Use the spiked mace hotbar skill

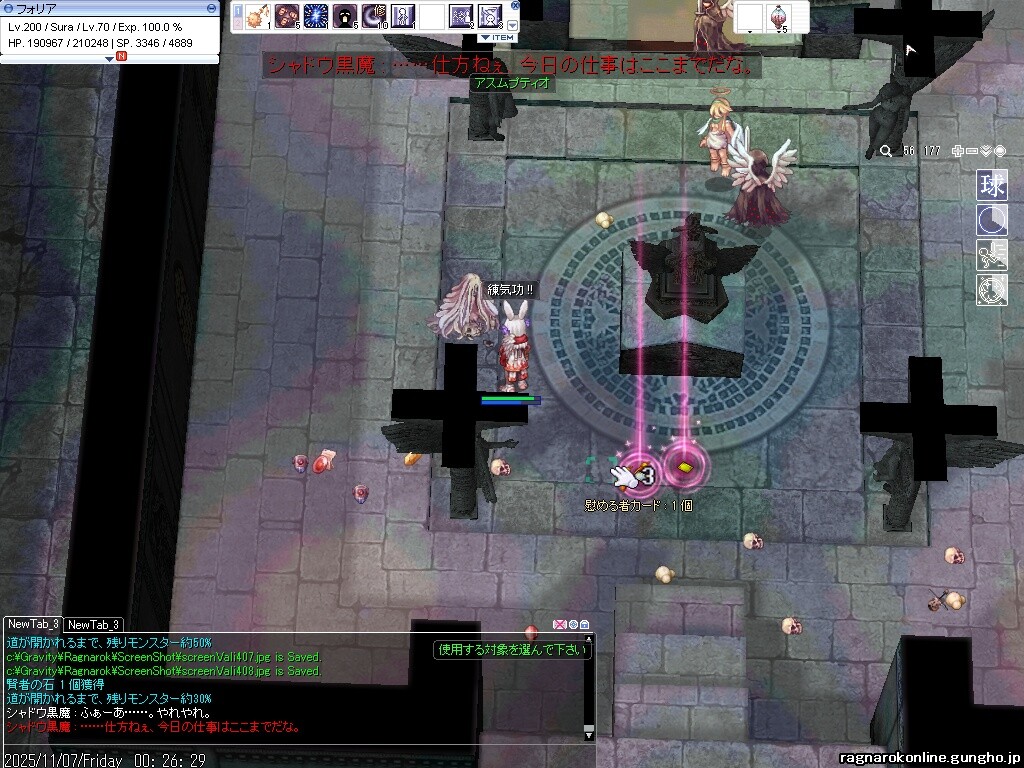[259, 16]
